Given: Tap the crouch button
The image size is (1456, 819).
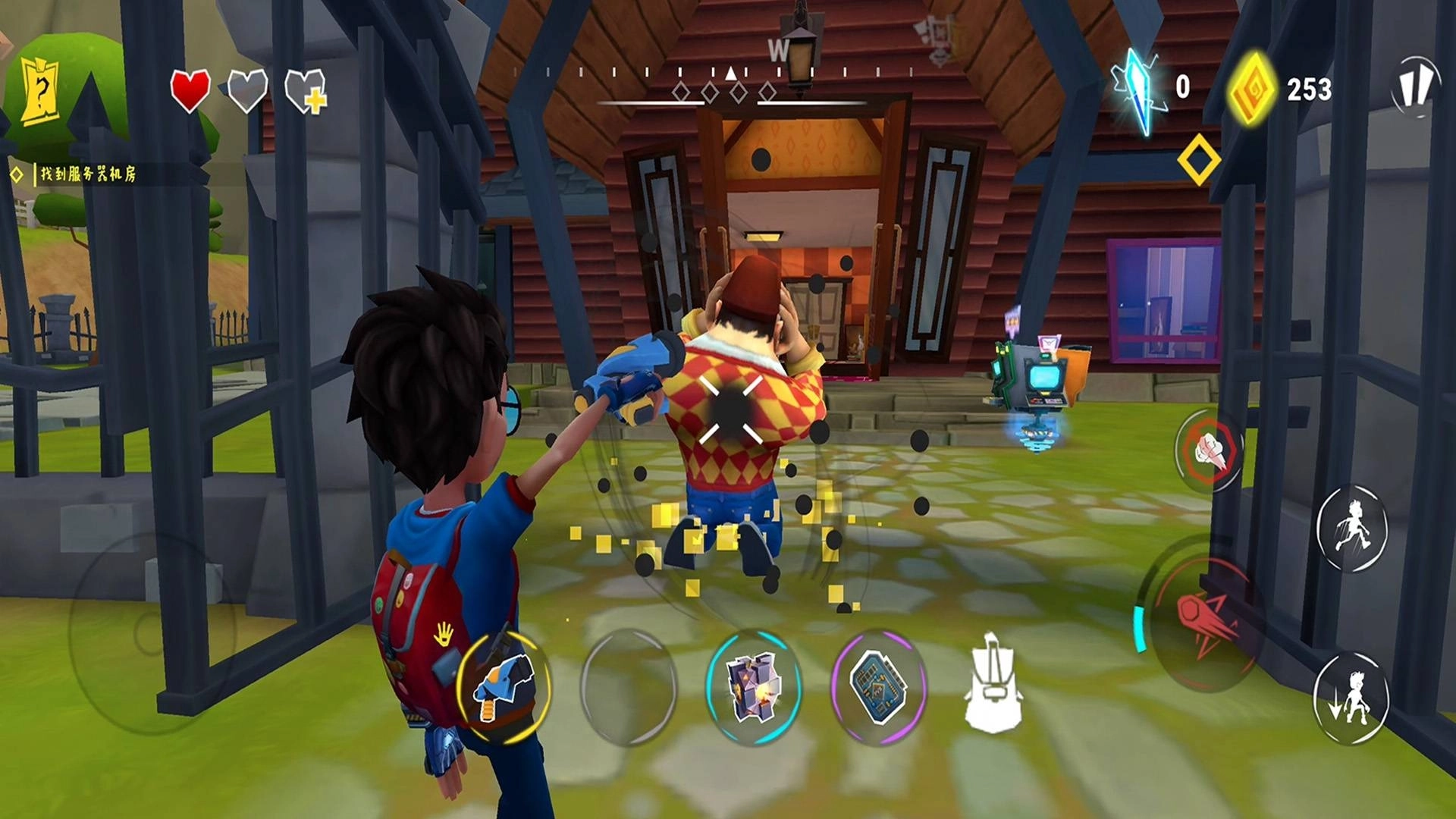Looking at the screenshot, I should (1351, 698).
